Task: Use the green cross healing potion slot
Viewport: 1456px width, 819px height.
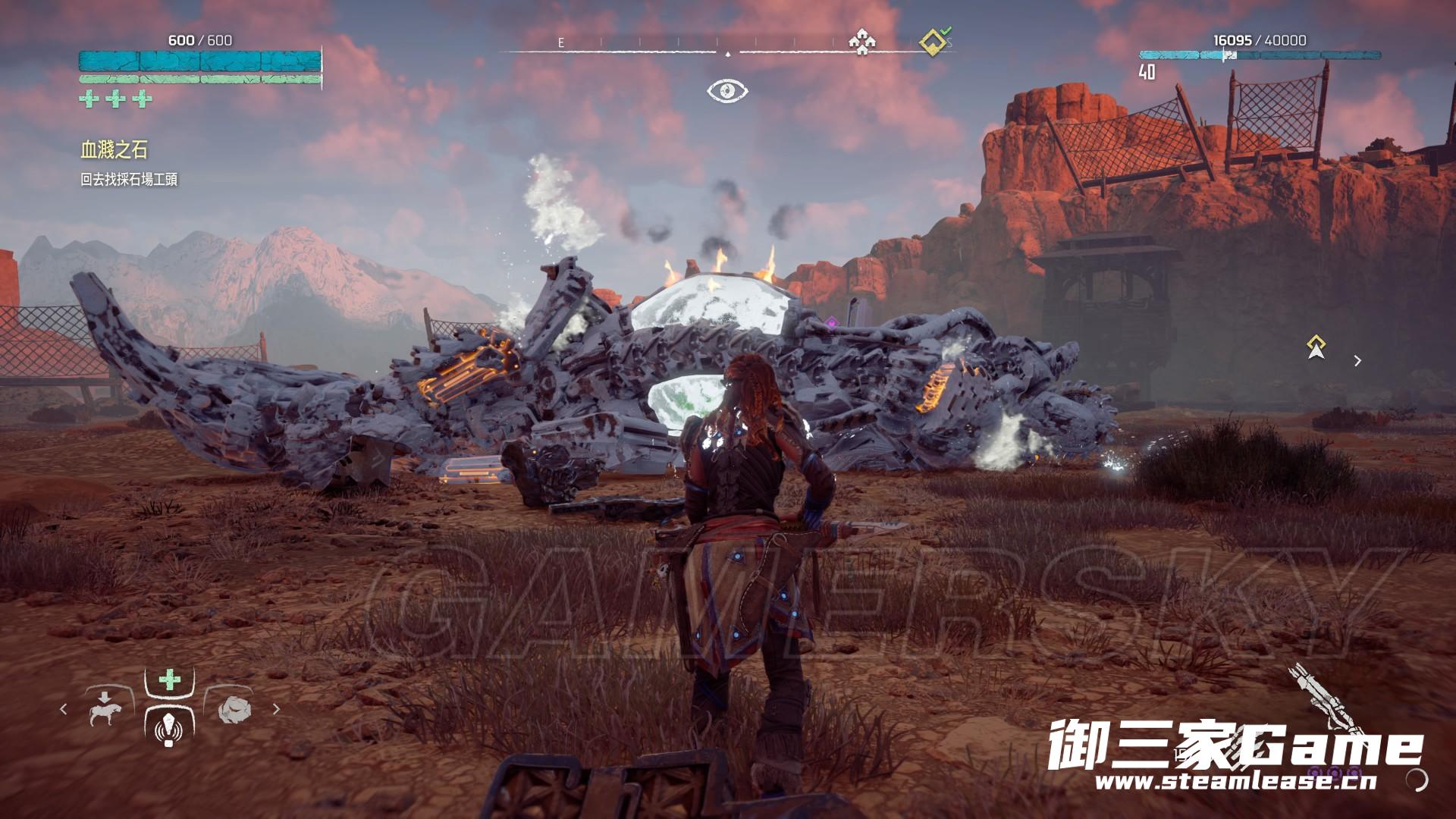Action: coord(169,679)
